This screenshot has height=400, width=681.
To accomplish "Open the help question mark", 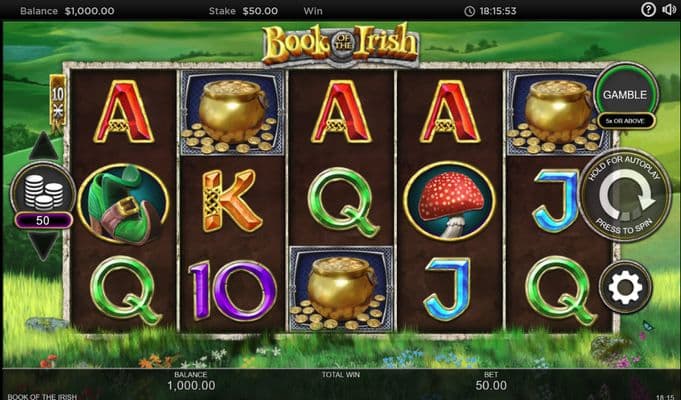I will (648, 10).
